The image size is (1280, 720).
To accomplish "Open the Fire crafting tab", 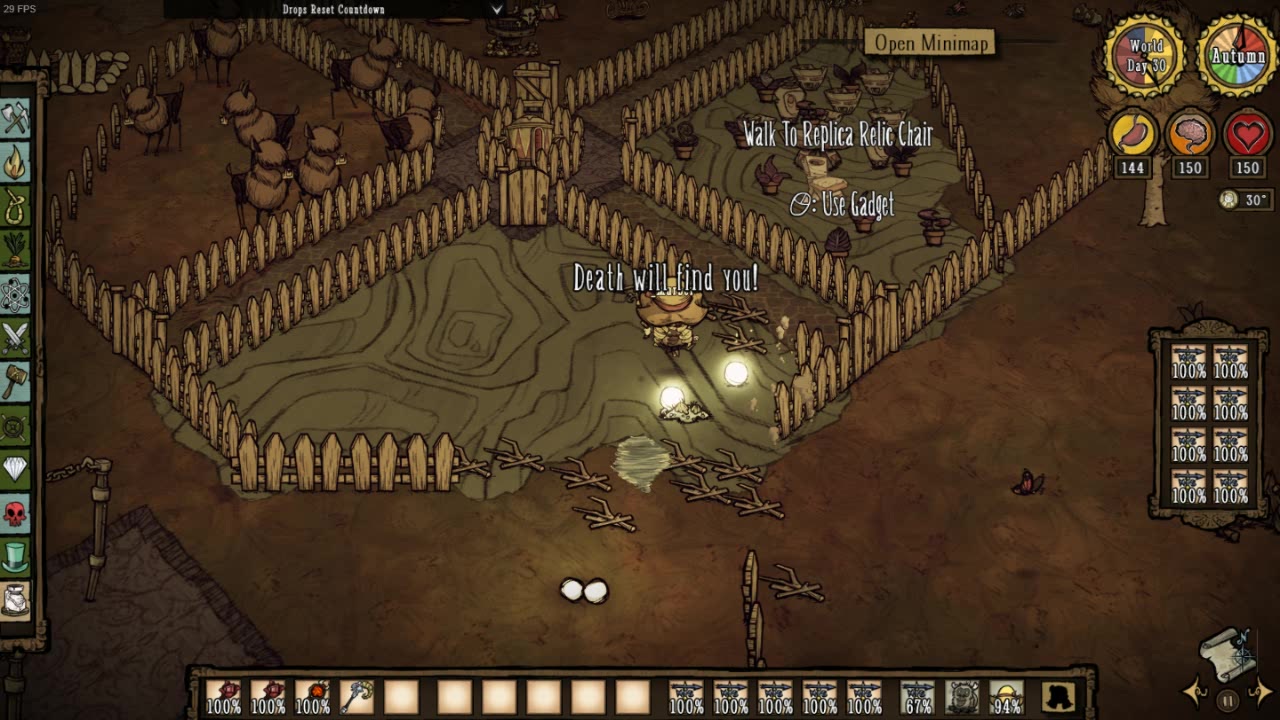I will [x=15, y=163].
